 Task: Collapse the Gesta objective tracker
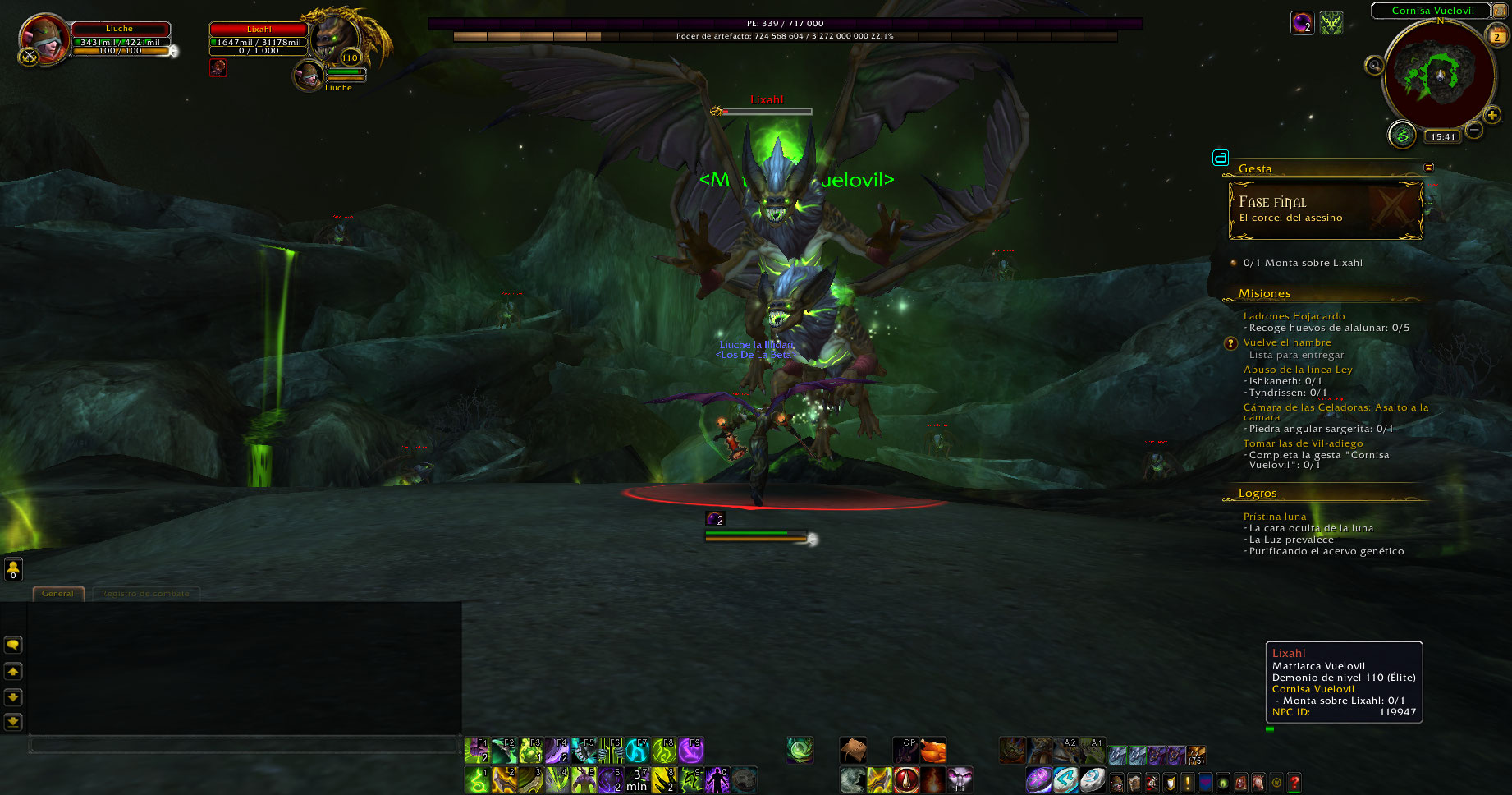point(1428,168)
